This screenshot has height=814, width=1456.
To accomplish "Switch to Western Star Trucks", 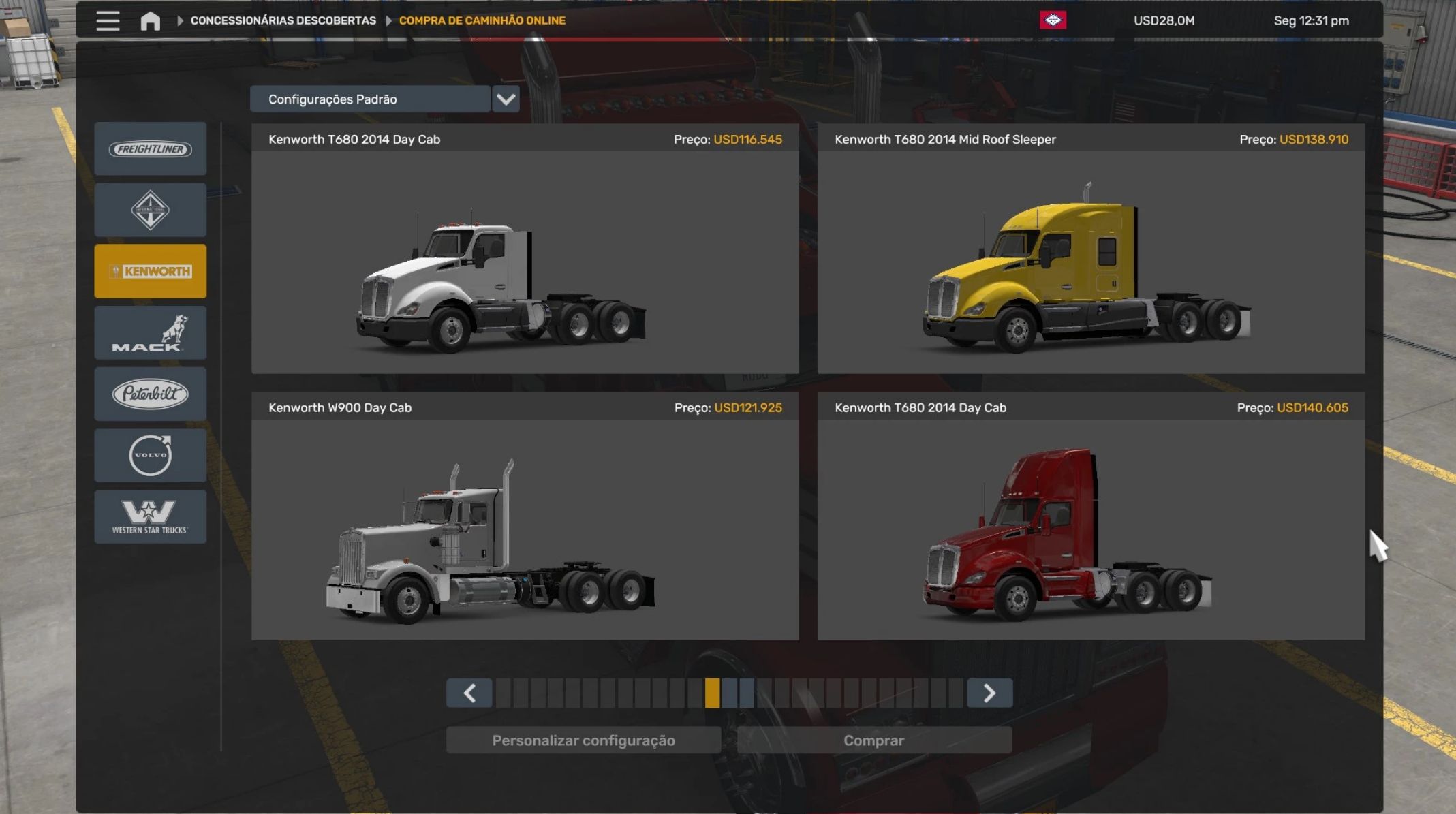I will coord(151,516).
